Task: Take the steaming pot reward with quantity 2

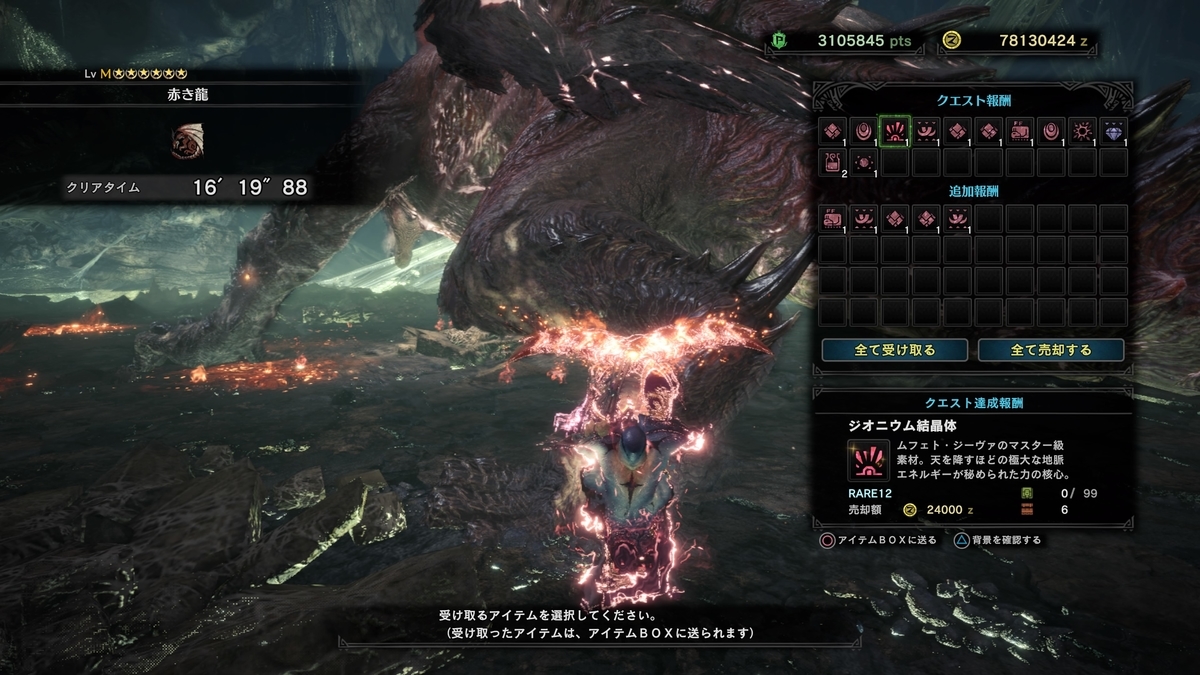Action: (833, 162)
